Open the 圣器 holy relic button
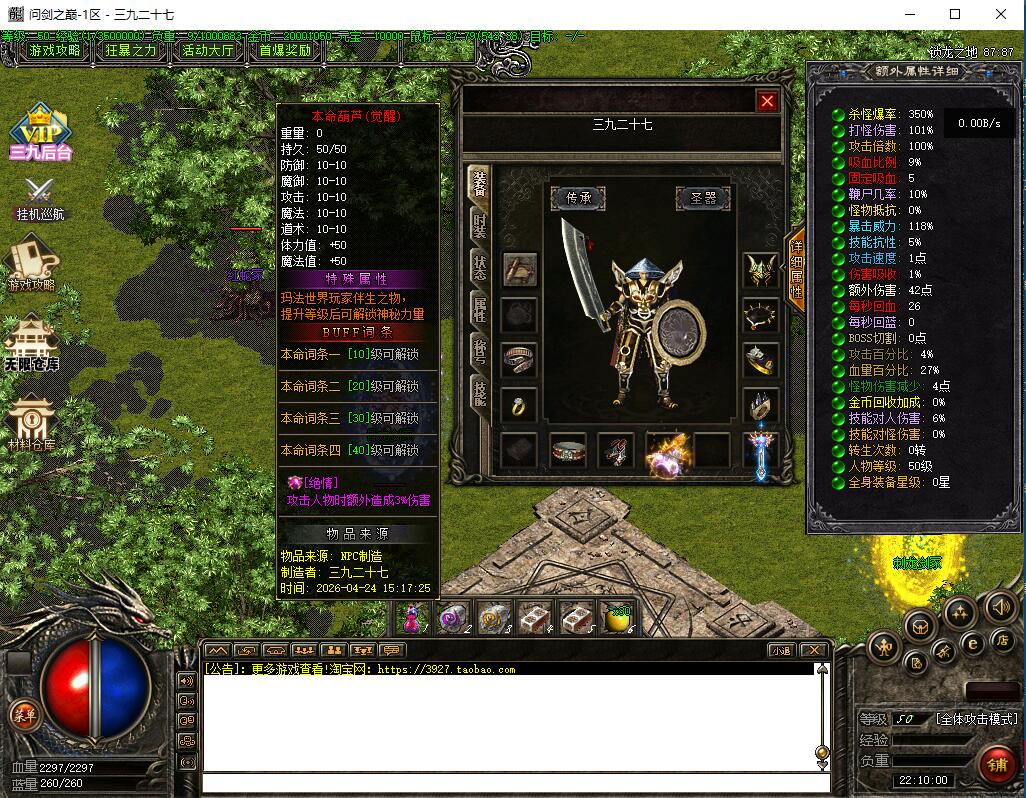The height and width of the screenshot is (798, 1026). click(702, 198)
